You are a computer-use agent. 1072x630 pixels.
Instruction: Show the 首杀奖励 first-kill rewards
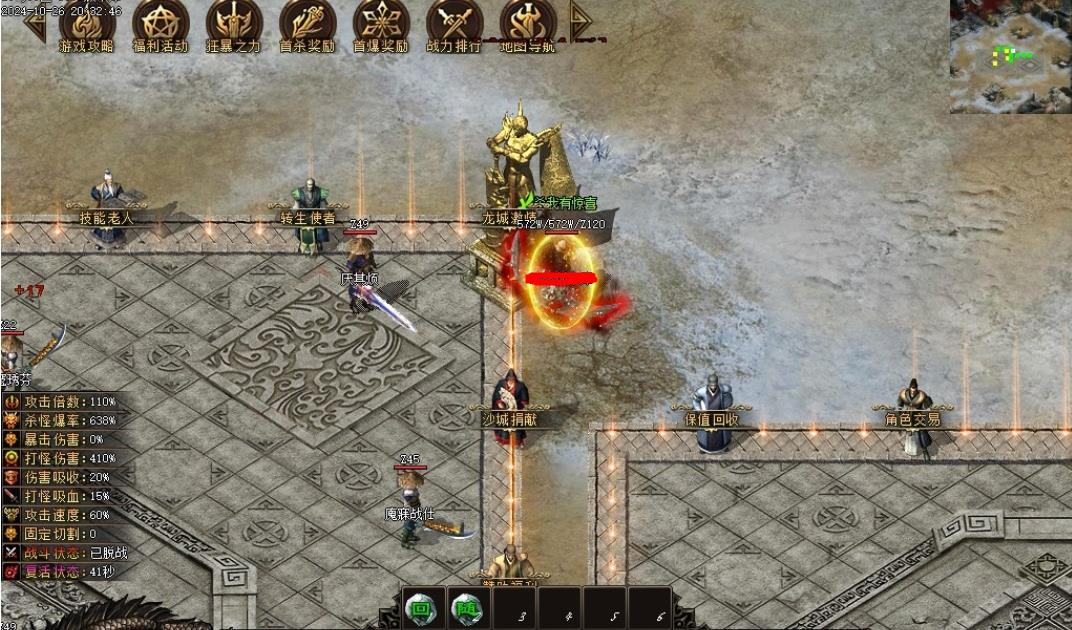point(307,22)
